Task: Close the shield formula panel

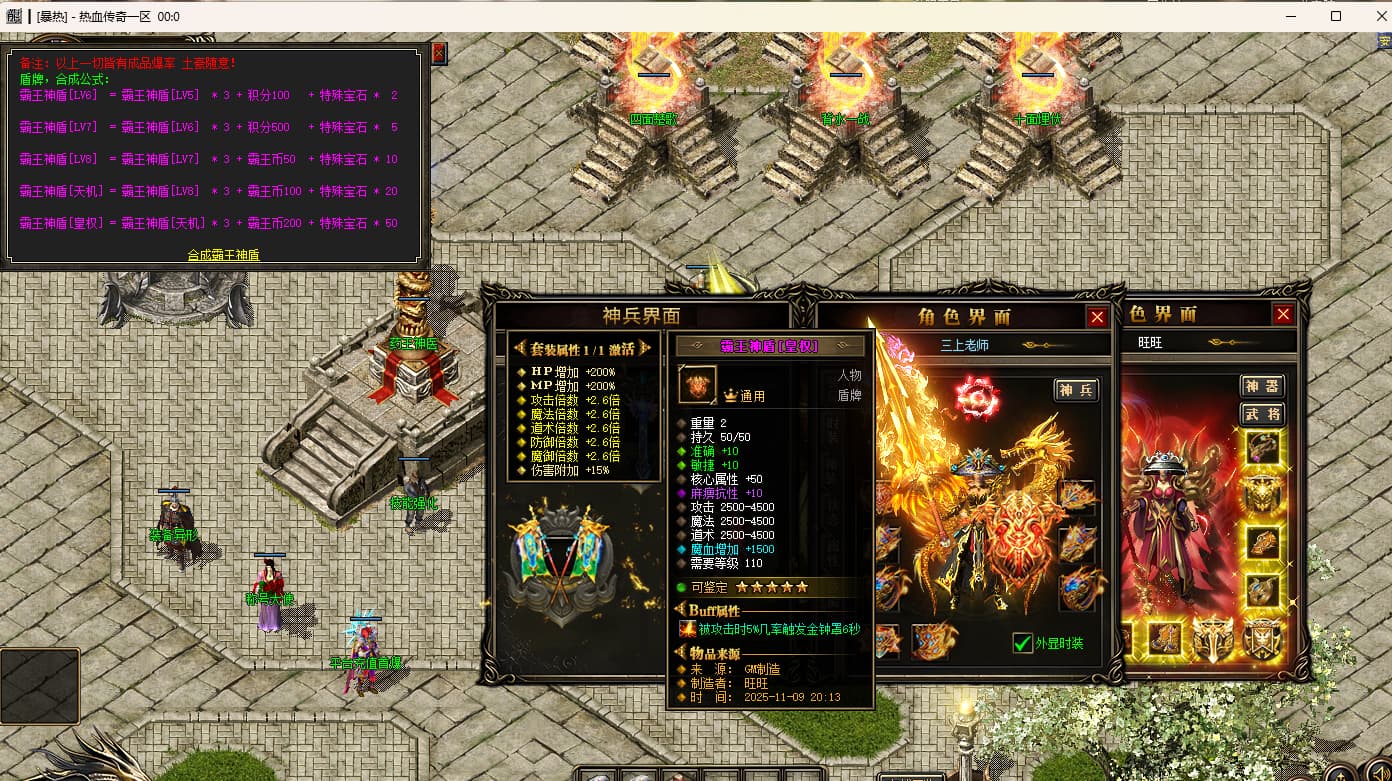Action: point(439,52)
